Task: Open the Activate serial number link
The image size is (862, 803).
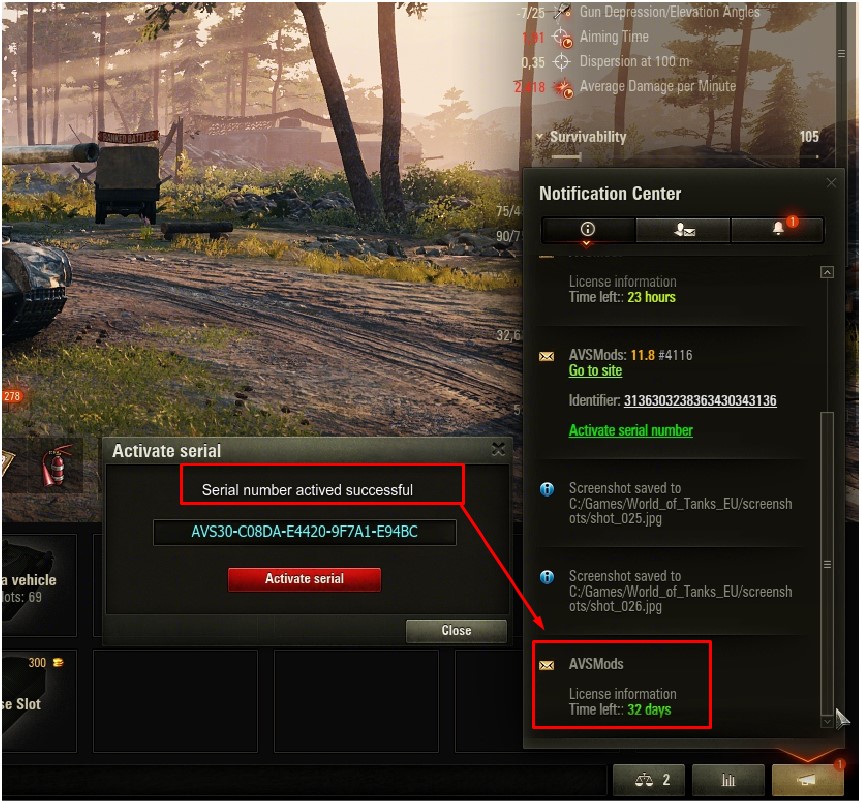Action: [630, 431]
